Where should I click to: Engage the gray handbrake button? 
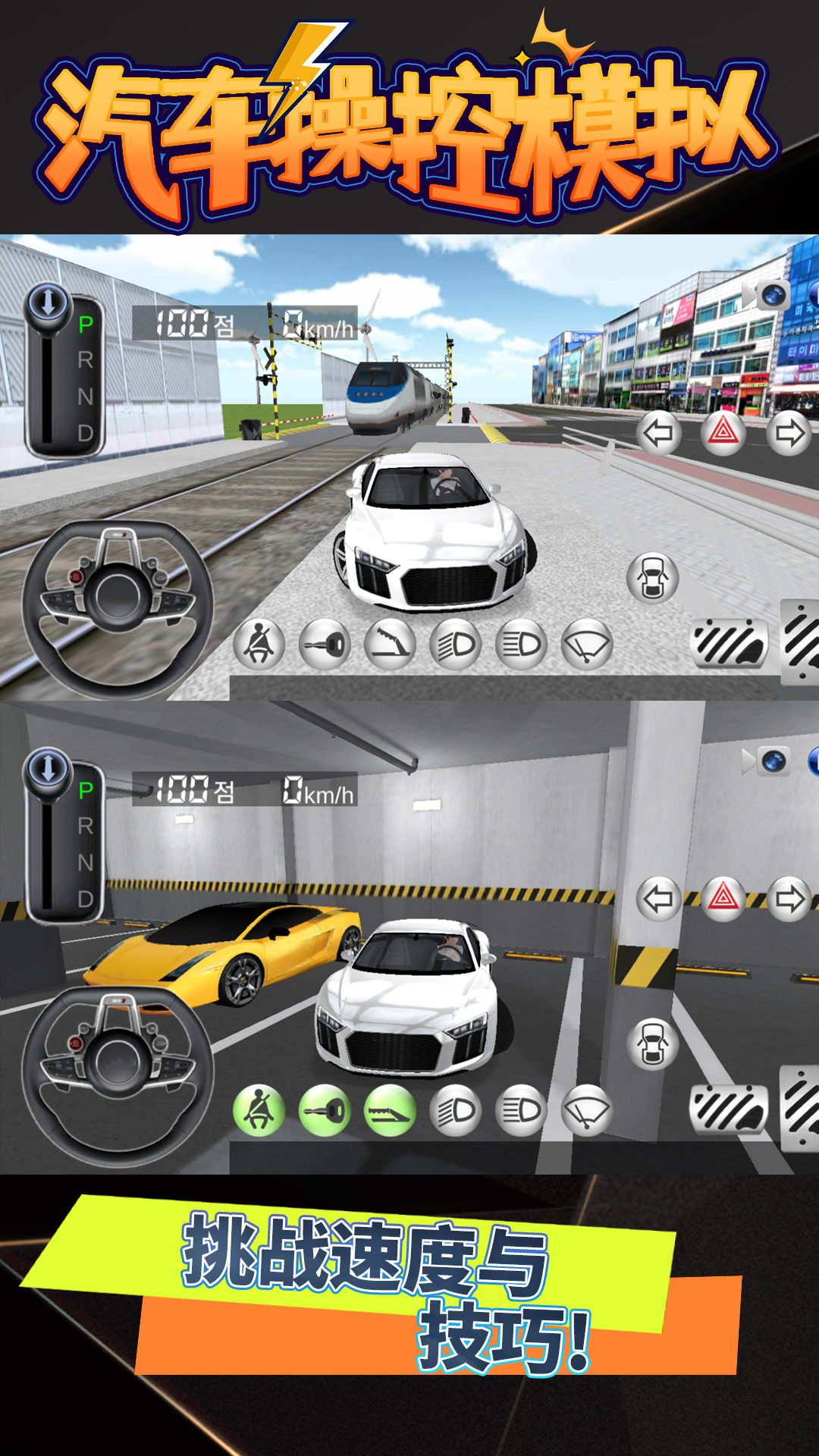390,645
